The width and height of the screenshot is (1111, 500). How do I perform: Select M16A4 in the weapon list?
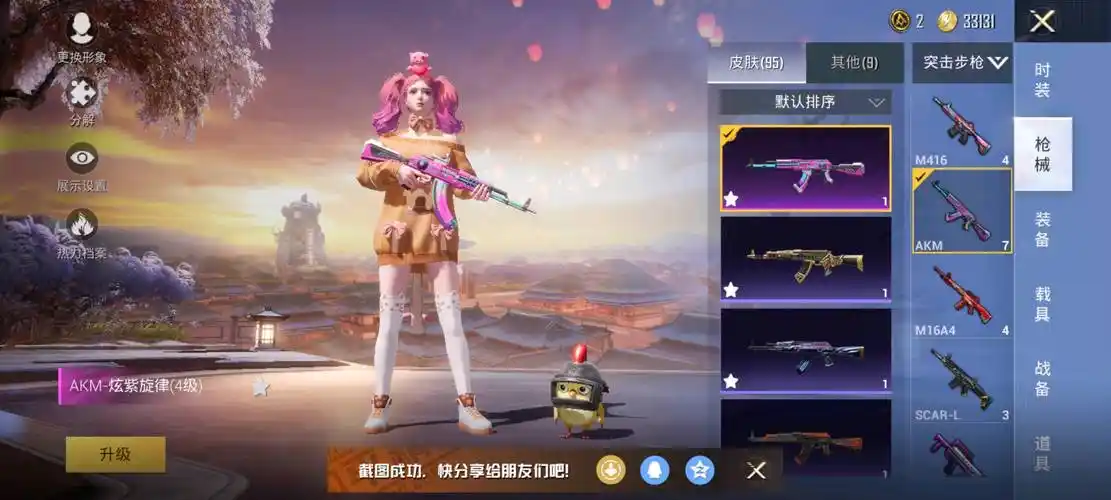point(962,296)
